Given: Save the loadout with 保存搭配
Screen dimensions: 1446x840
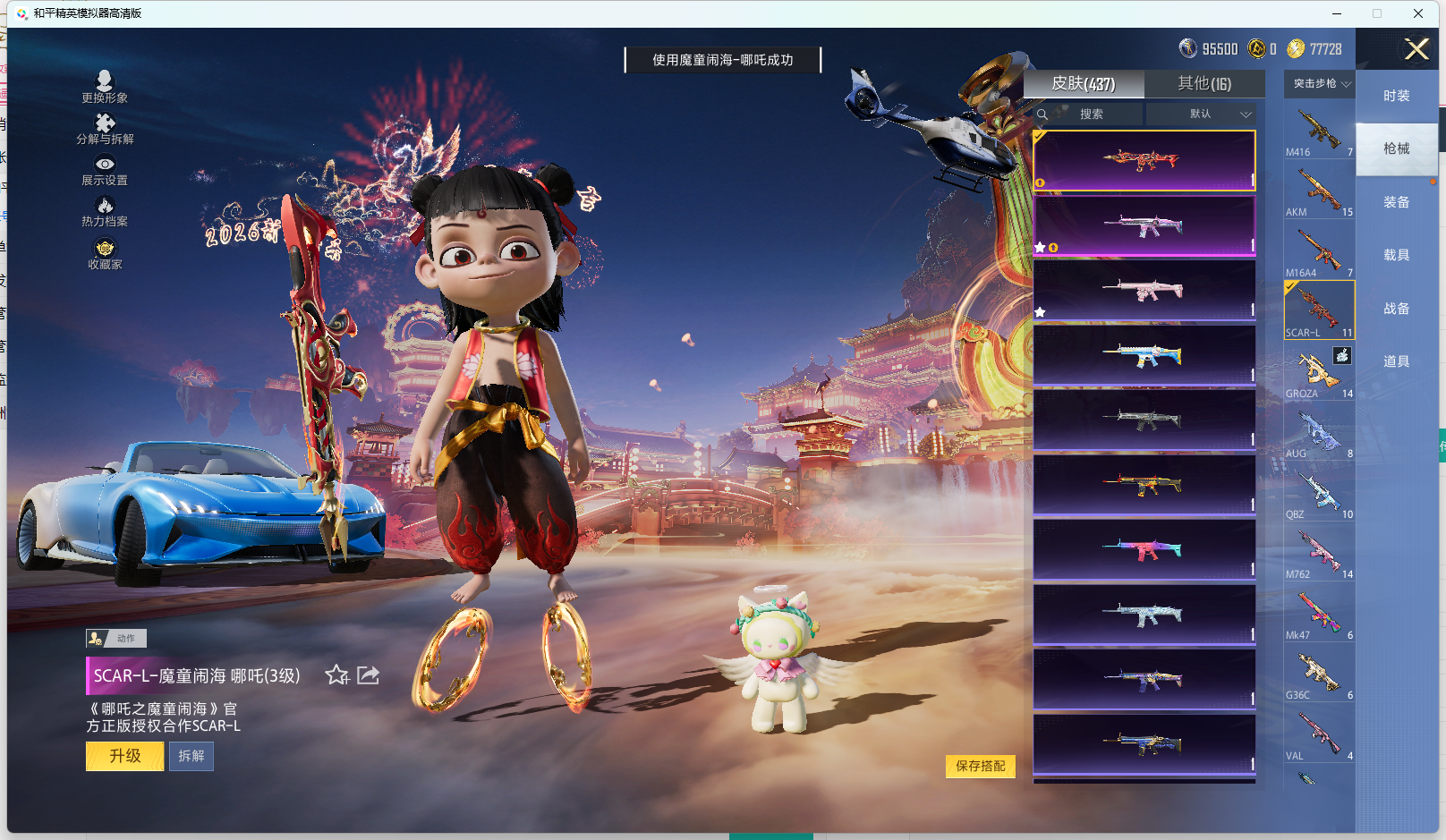Looking at the screenshot, I should (x=980, y=766).
